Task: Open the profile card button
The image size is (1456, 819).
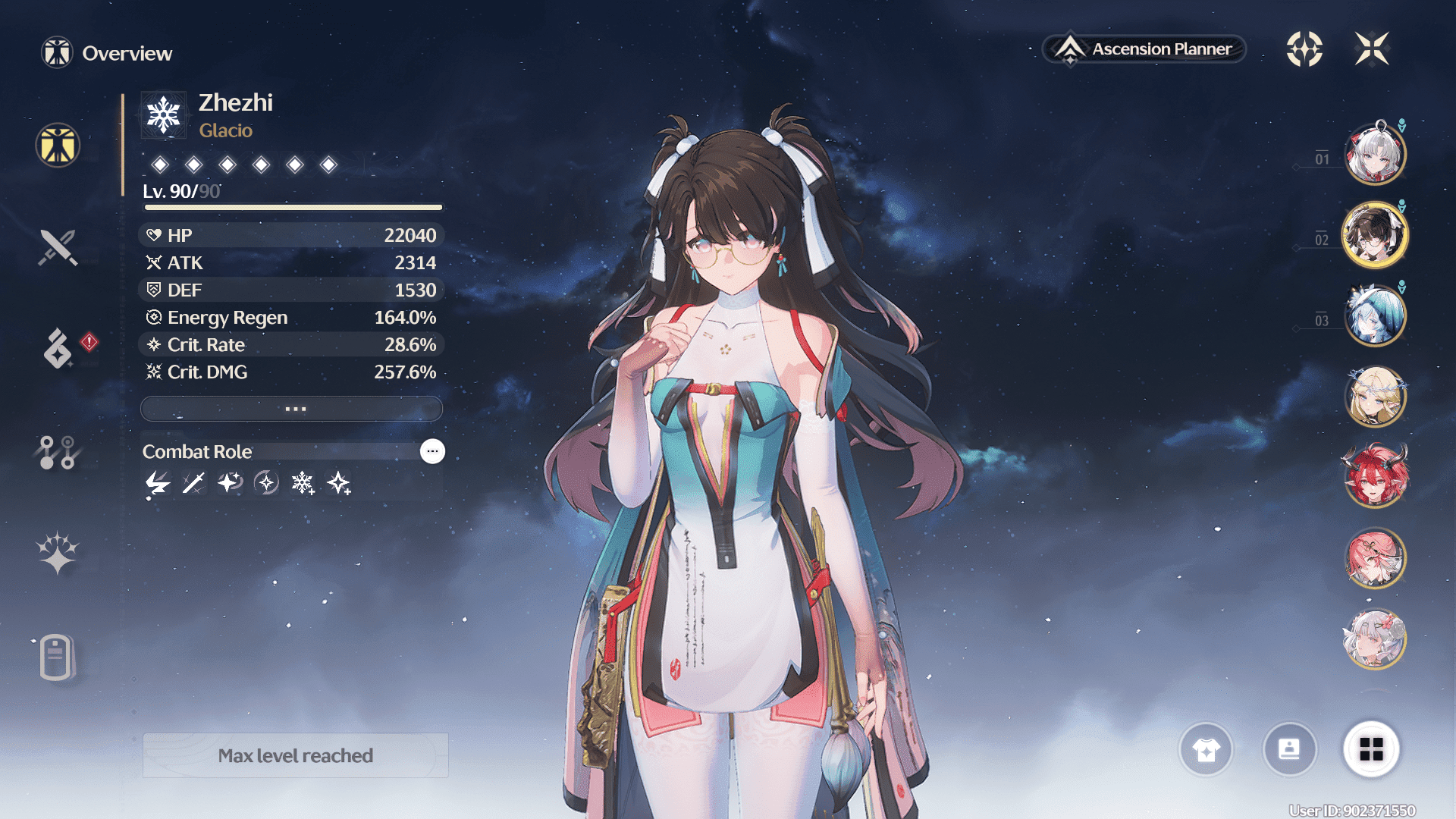Action: [1289, 750]
